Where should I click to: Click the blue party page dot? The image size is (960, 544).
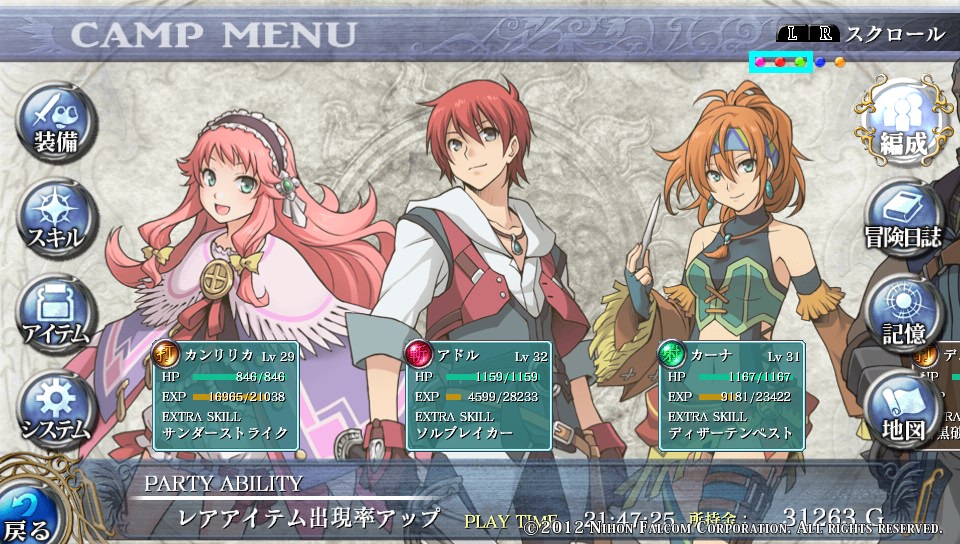(x=820, y=62)
